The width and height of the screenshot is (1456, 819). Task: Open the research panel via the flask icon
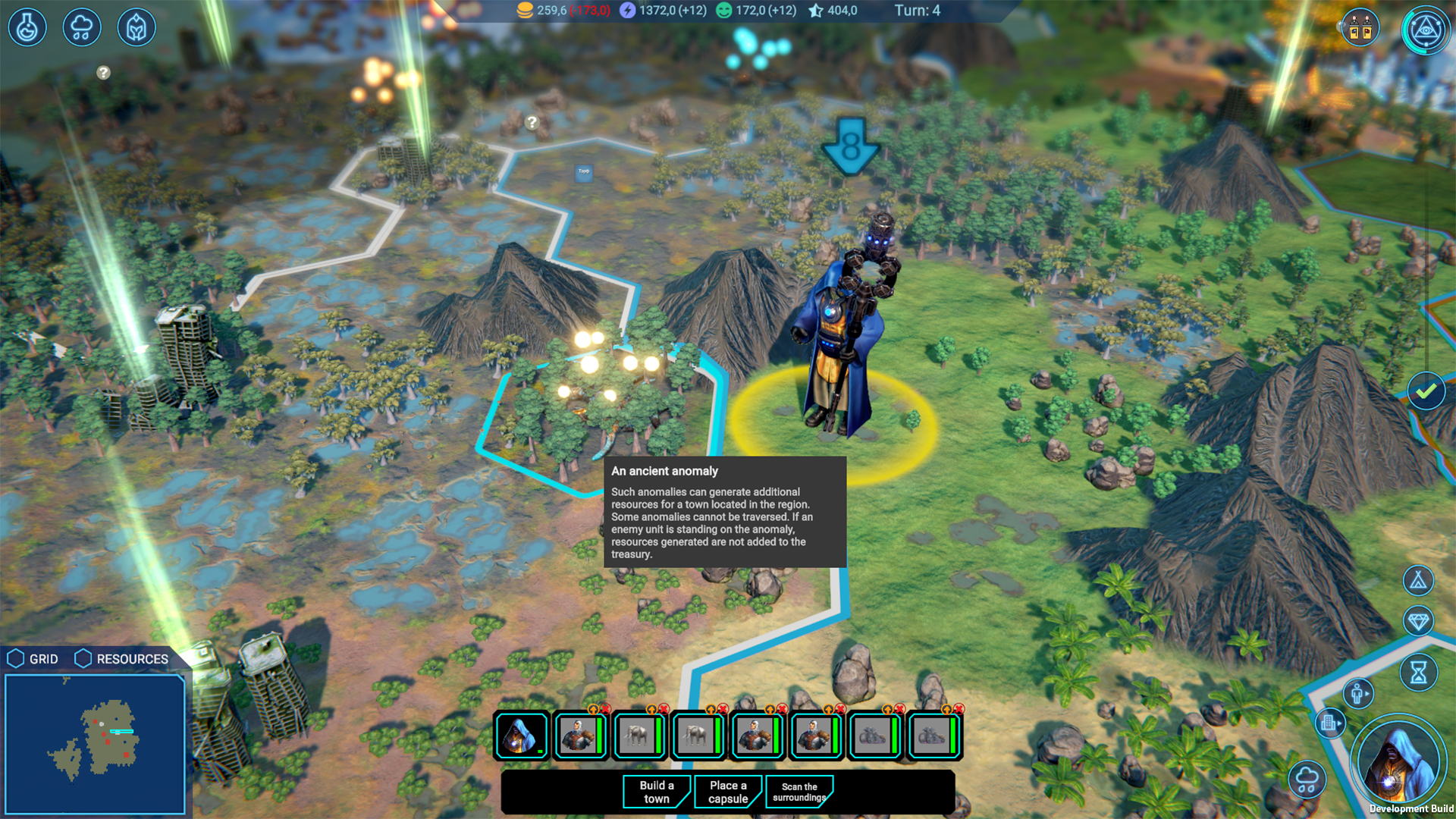[x=27, y=27]
